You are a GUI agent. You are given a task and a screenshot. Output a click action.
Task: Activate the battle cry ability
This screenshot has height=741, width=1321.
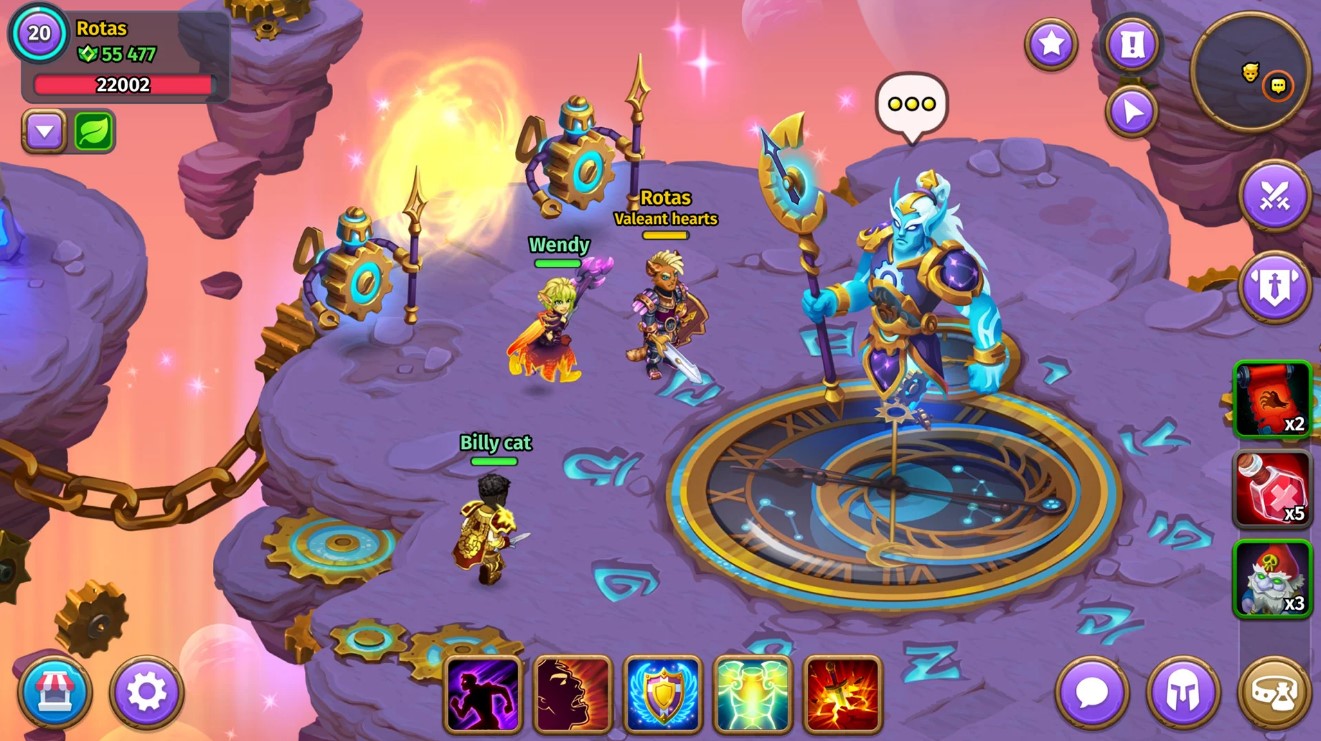[x=573, y=692]
